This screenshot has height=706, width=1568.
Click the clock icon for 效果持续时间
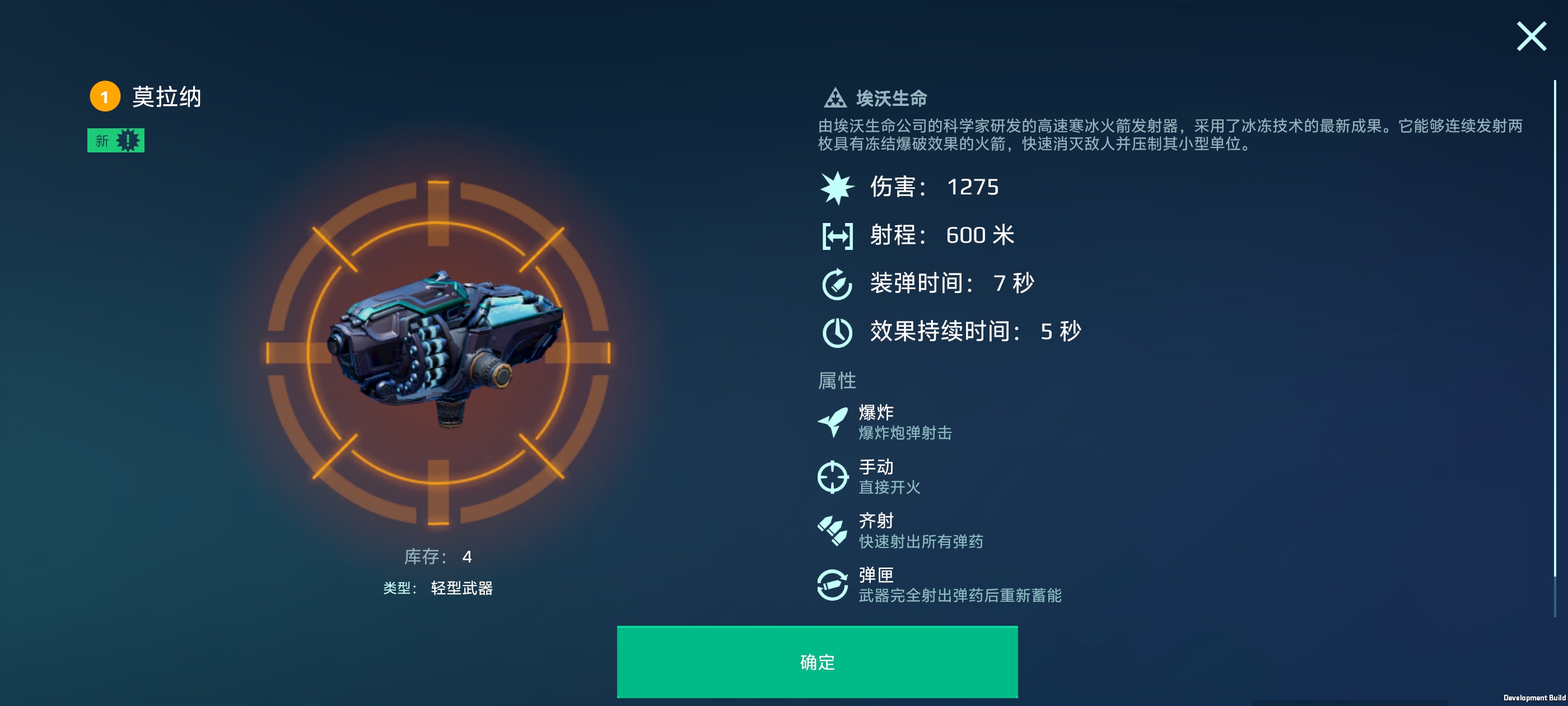click(x=838, y=332)
